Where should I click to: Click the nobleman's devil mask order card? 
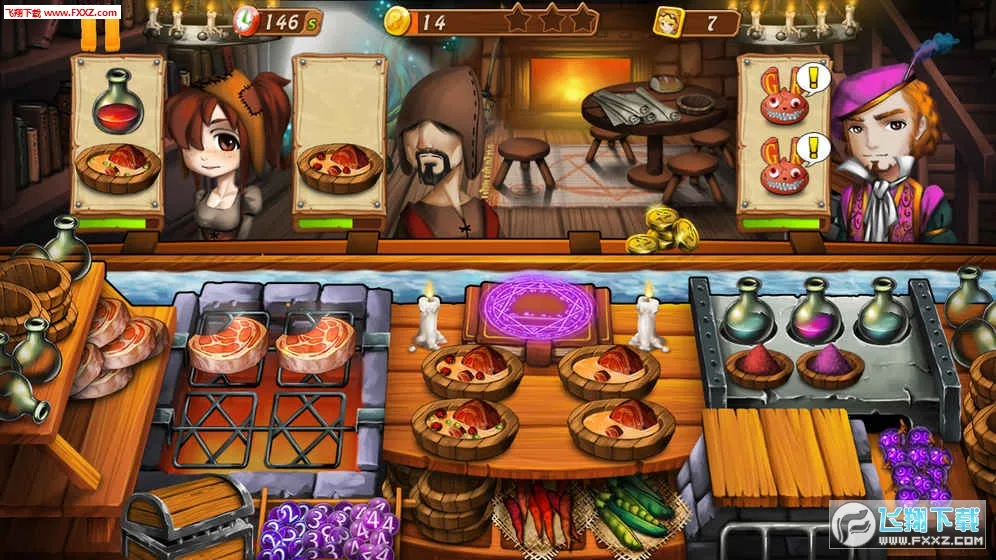tap(785, 140)
